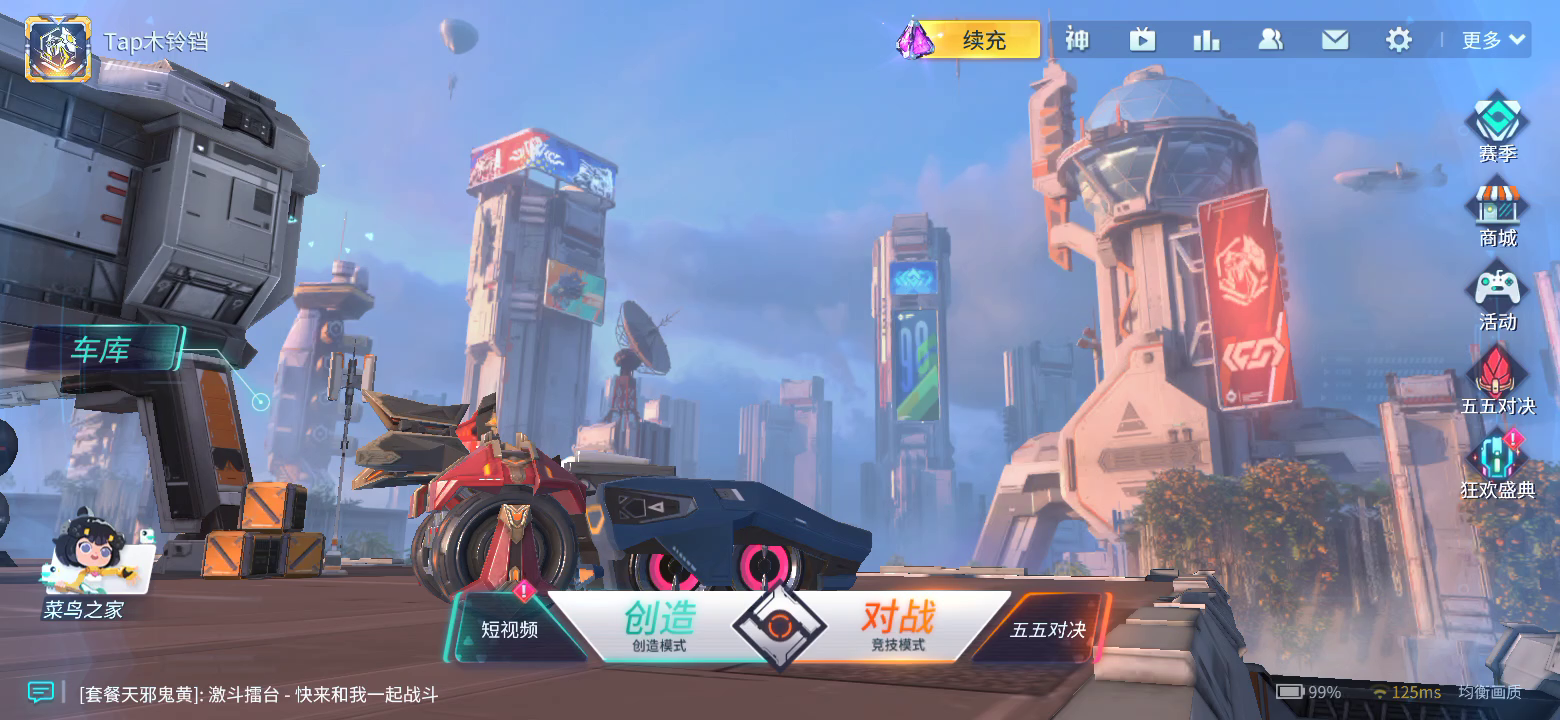
Task: Expand the 更多 dropdown menu
Action: click(1494, 40)
